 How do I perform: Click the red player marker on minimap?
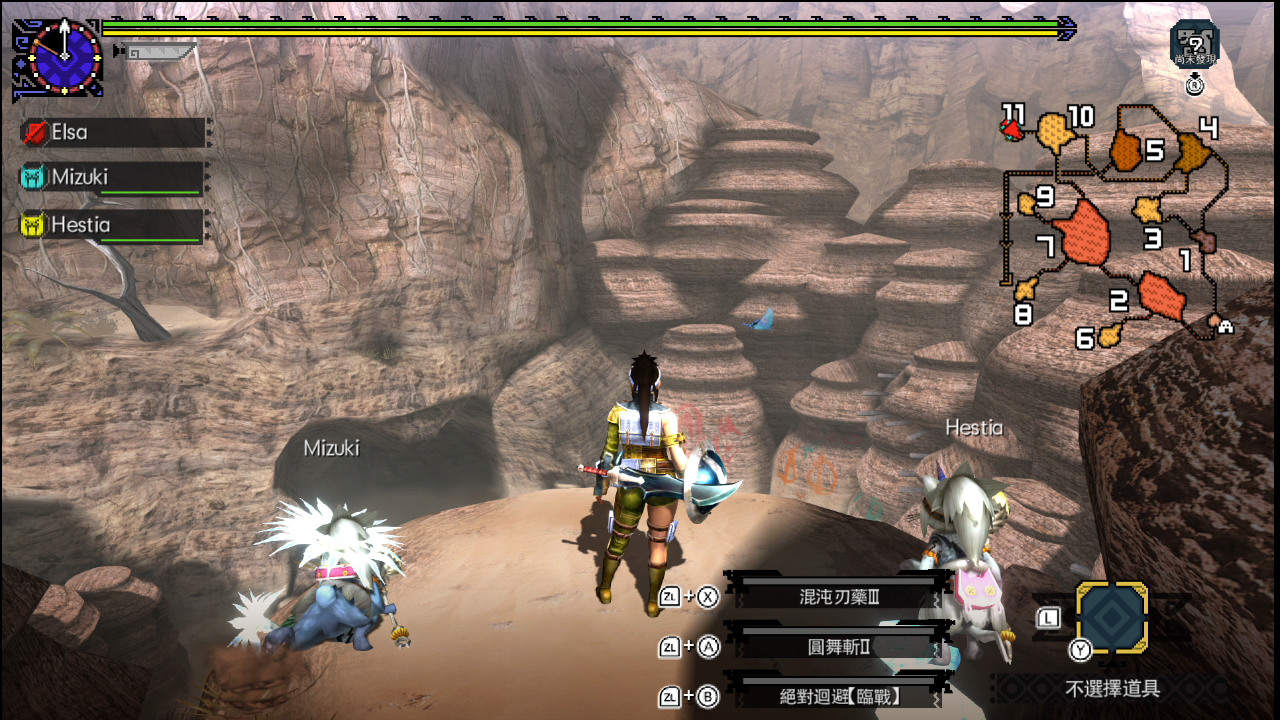coord(1014,128)
